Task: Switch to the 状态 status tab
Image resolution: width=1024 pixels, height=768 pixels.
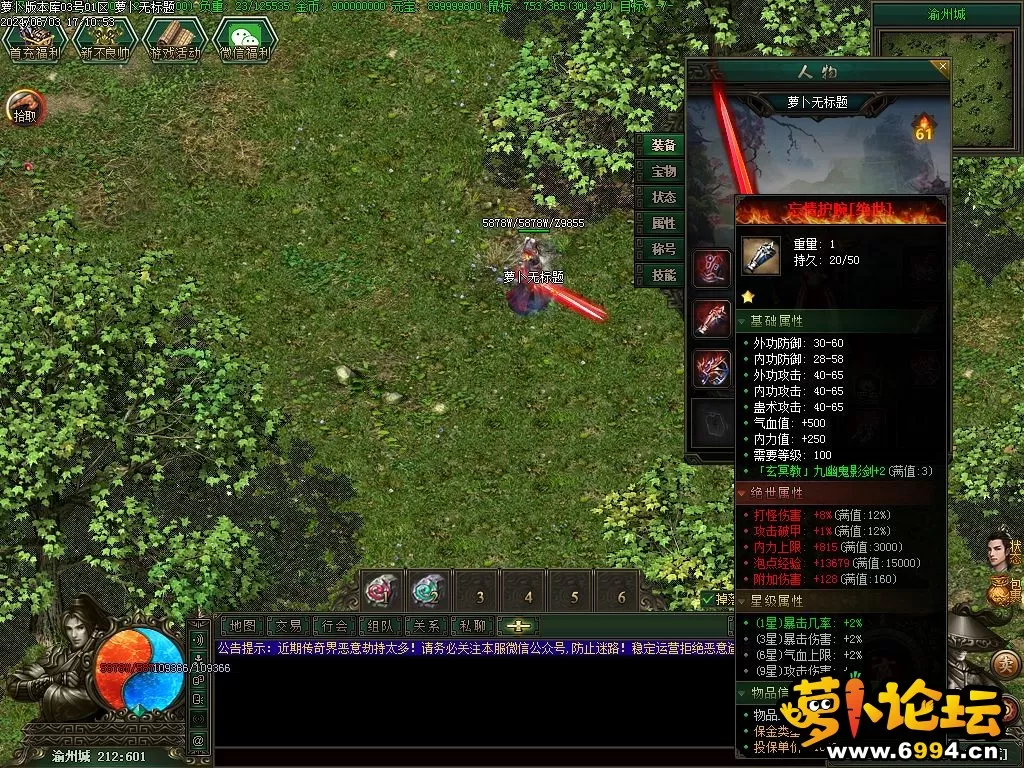Action: pos(663,198)
